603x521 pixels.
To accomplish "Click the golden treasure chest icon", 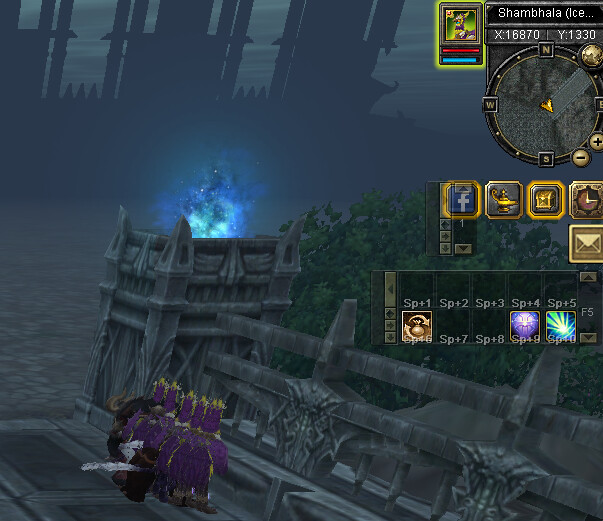I will 545,200.
